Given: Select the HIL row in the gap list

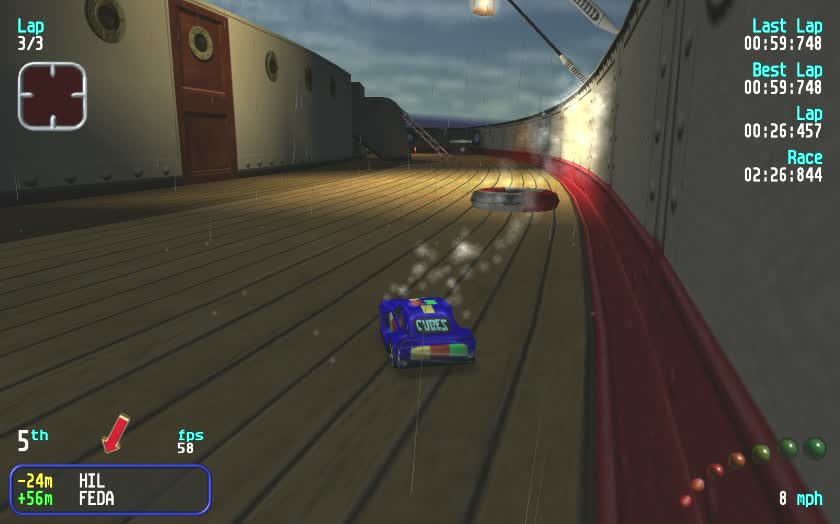Looking at the screenshot, I should (110, 481).
